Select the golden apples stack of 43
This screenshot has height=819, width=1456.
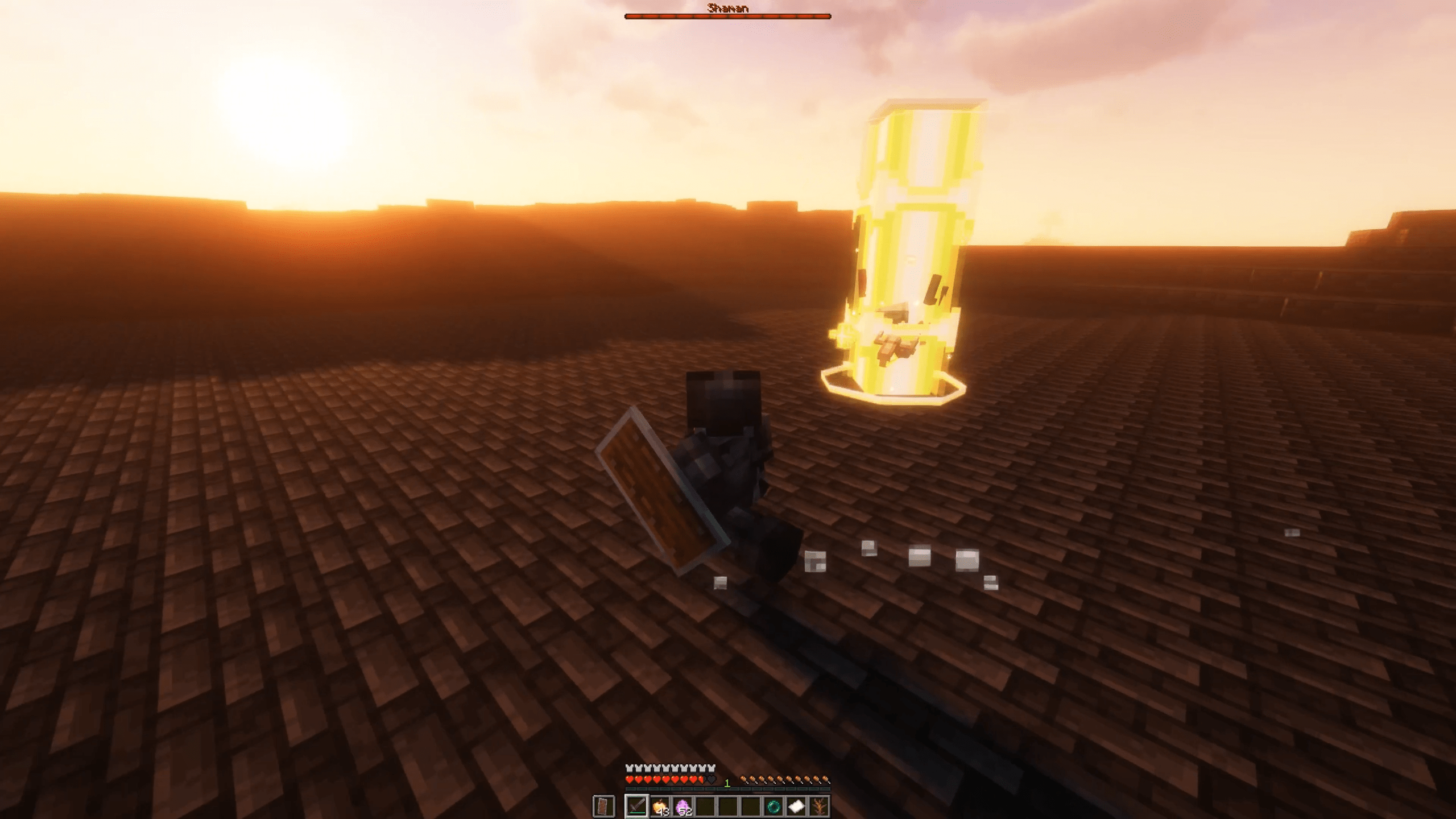coord(660,808)
